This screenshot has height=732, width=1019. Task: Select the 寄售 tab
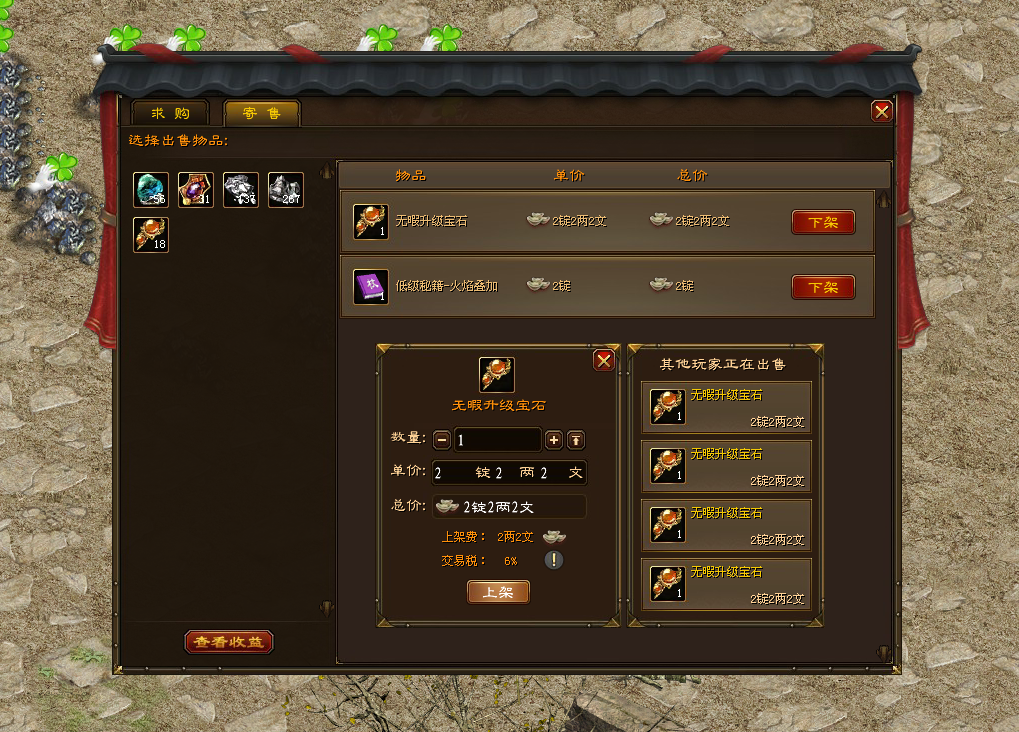(x=261, y=113)
